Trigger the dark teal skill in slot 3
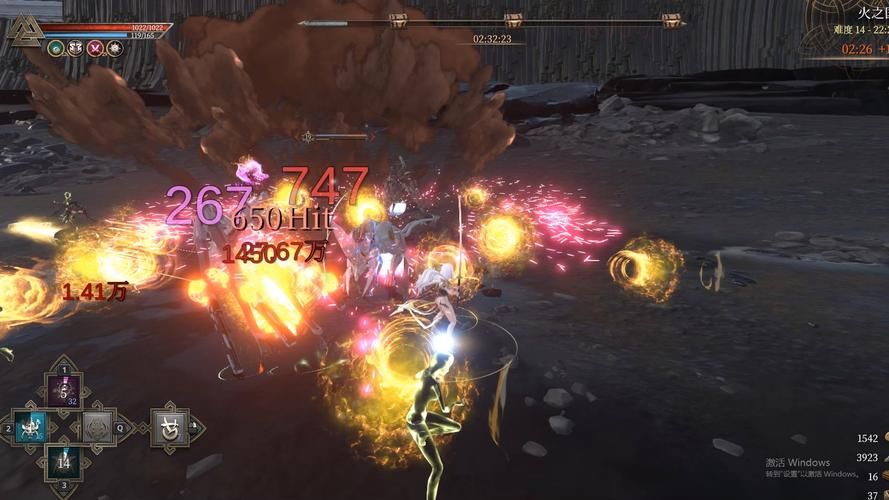 click(x=65, y=462)
